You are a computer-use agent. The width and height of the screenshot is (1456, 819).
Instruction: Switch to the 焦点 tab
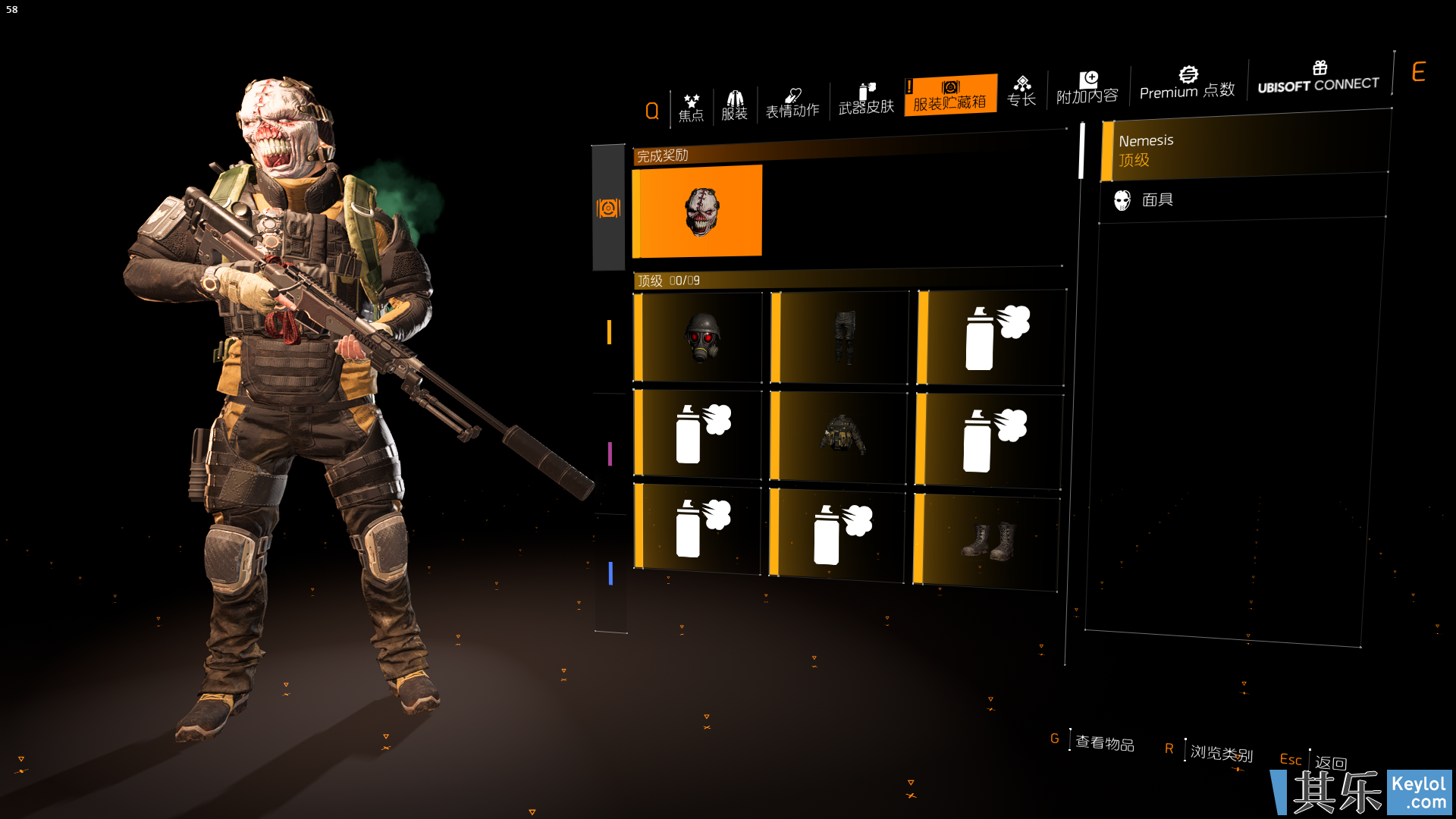(x=691, y=108)
